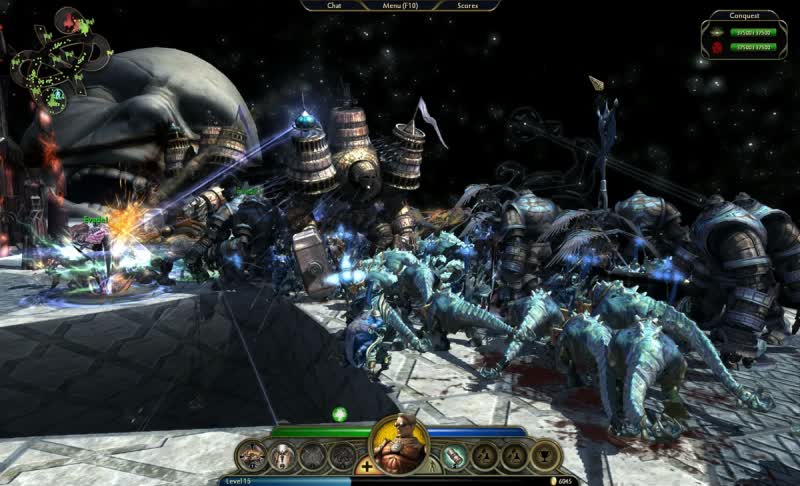Click the Conquest objective panel

click(741, 32)
